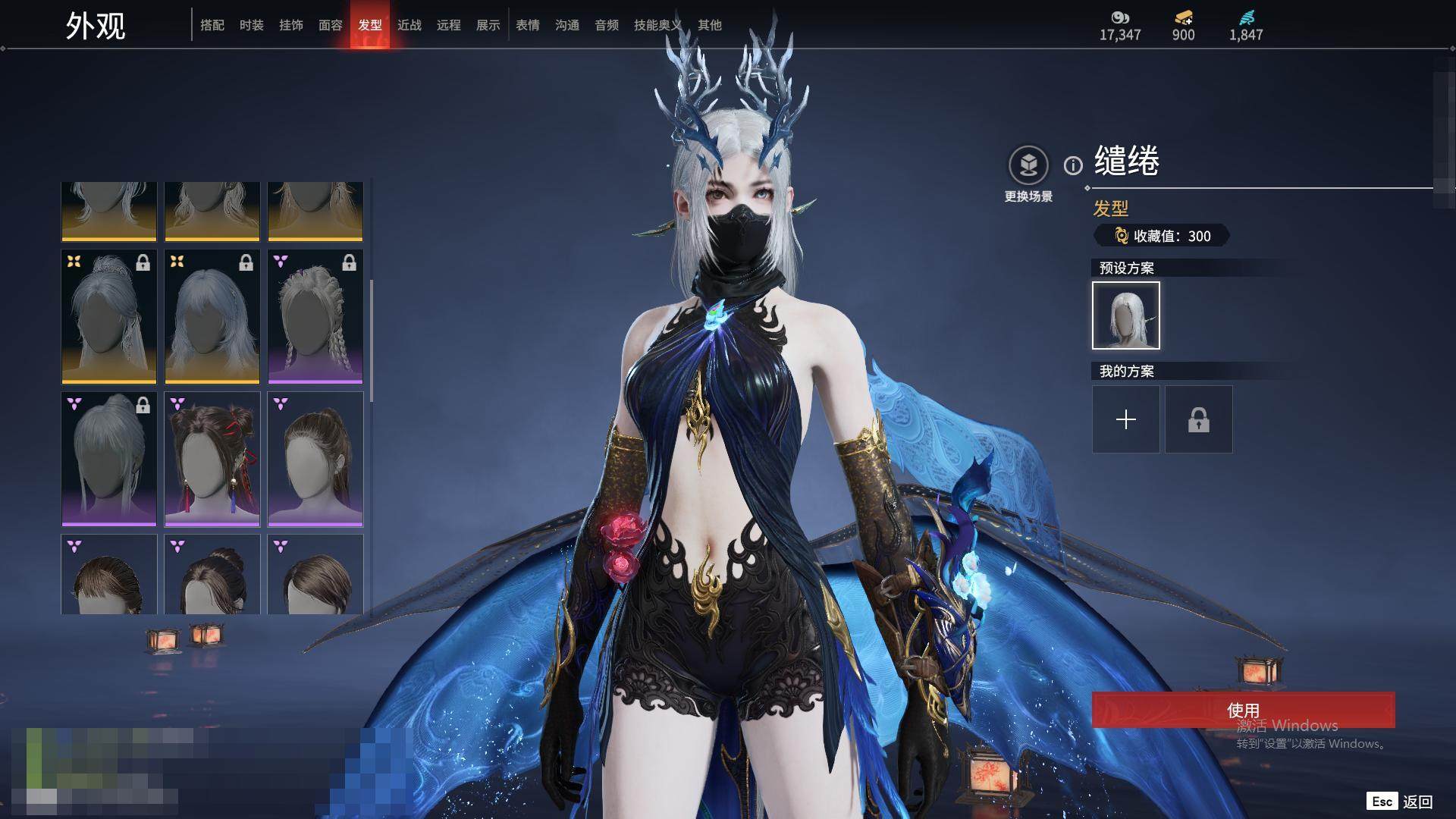Open the 表情 tab
Viewport: 1456px width, 819px height.
(528, 25)
